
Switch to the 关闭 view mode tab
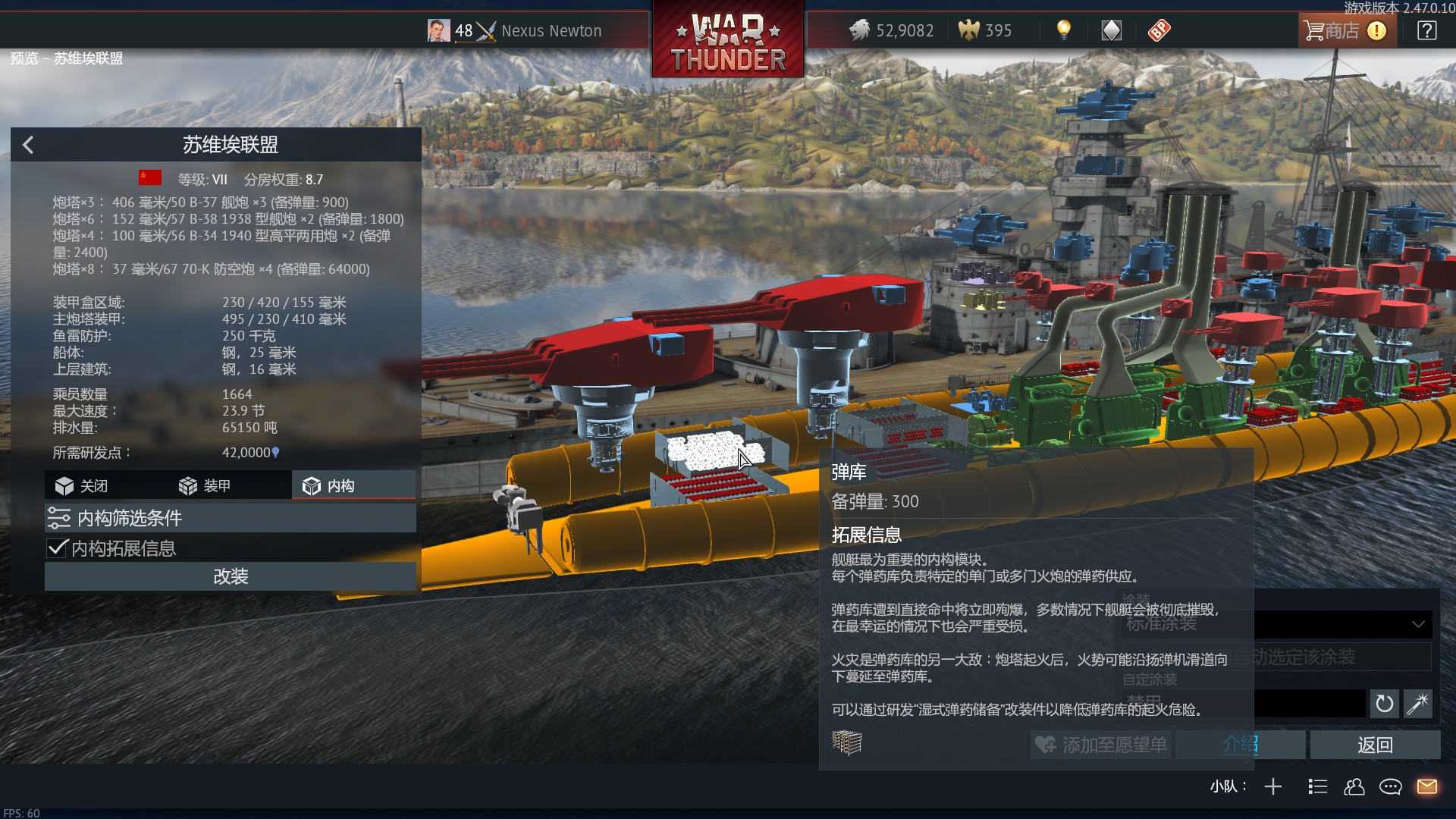tap(82, 485)
